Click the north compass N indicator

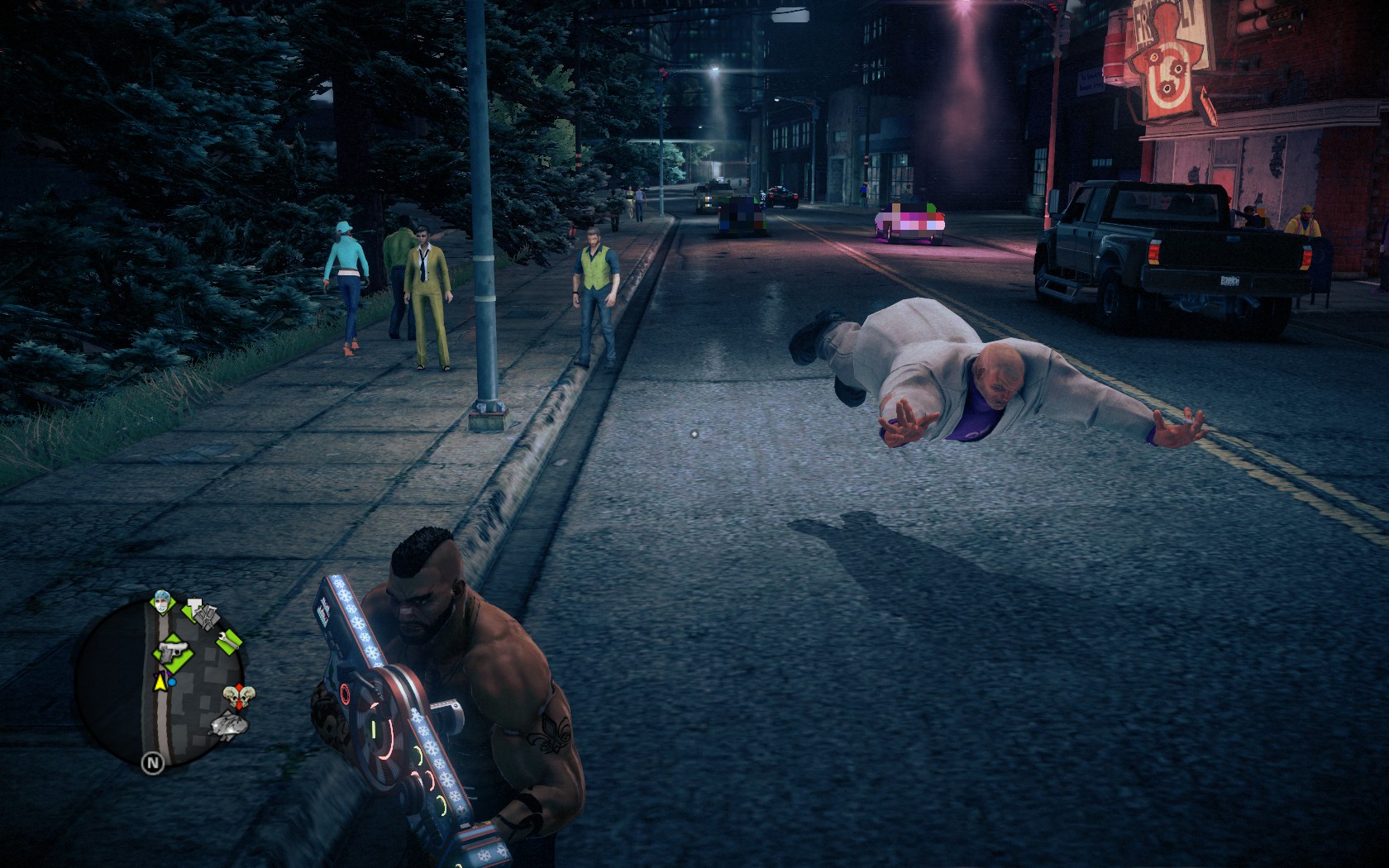click(152, 763)
